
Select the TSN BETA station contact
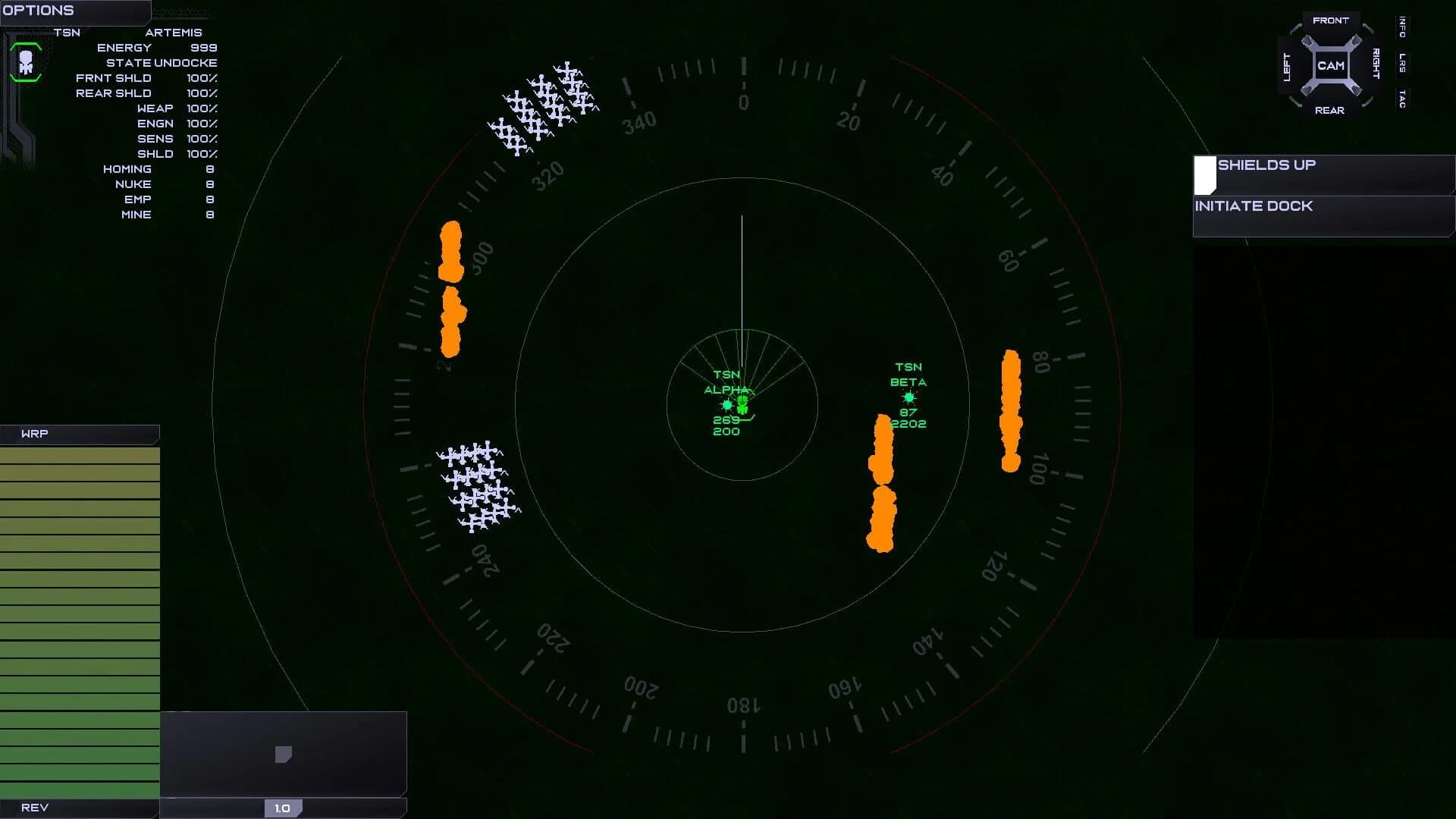908,395
